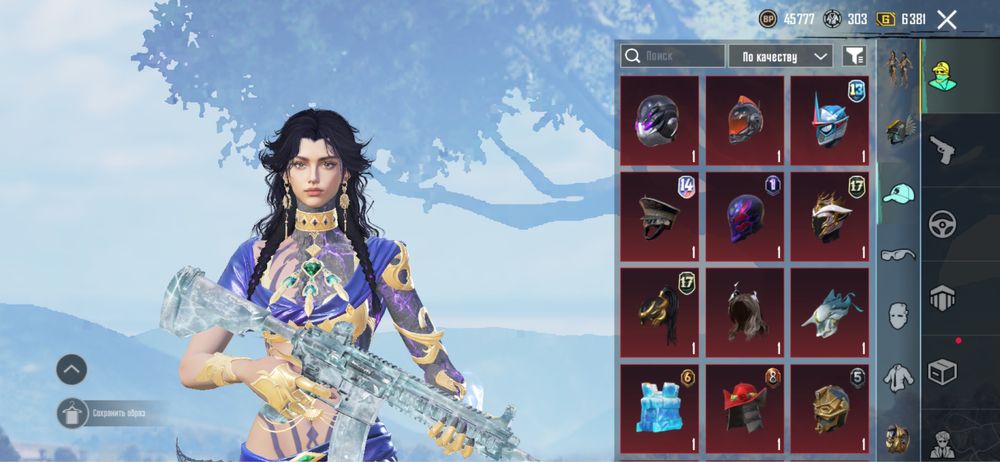This screenshot has width=1000, height=462.
Task: Select the brown hooded hair item
Action: click(744, 312)
